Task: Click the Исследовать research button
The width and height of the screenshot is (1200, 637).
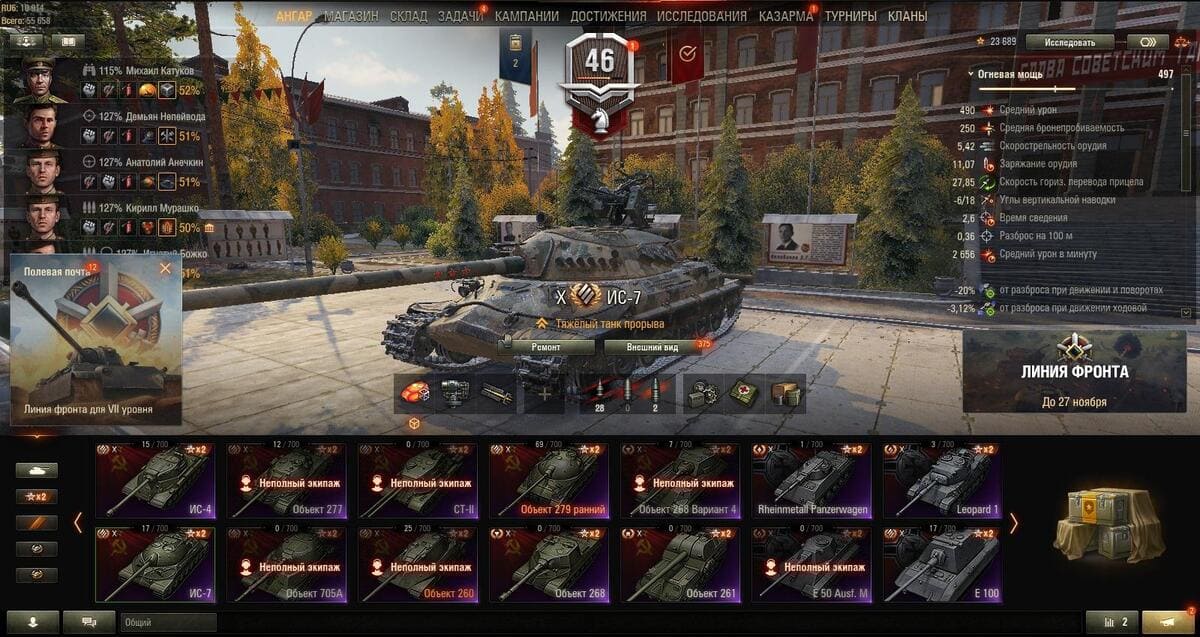Action: click(1078, 42)
